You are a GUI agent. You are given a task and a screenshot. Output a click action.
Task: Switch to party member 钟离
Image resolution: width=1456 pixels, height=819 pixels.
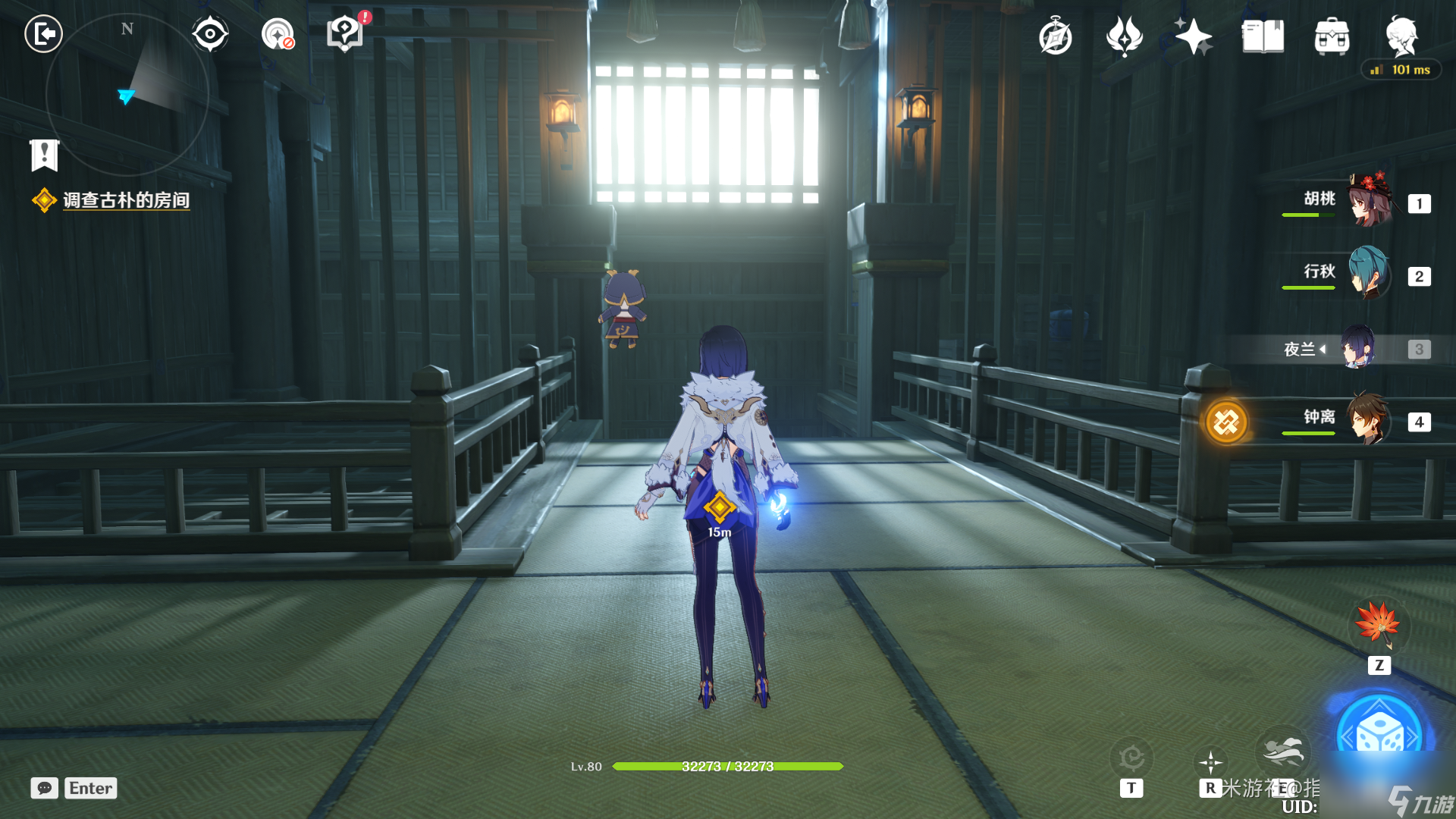pyautogui.click(x=1368, y=419)
